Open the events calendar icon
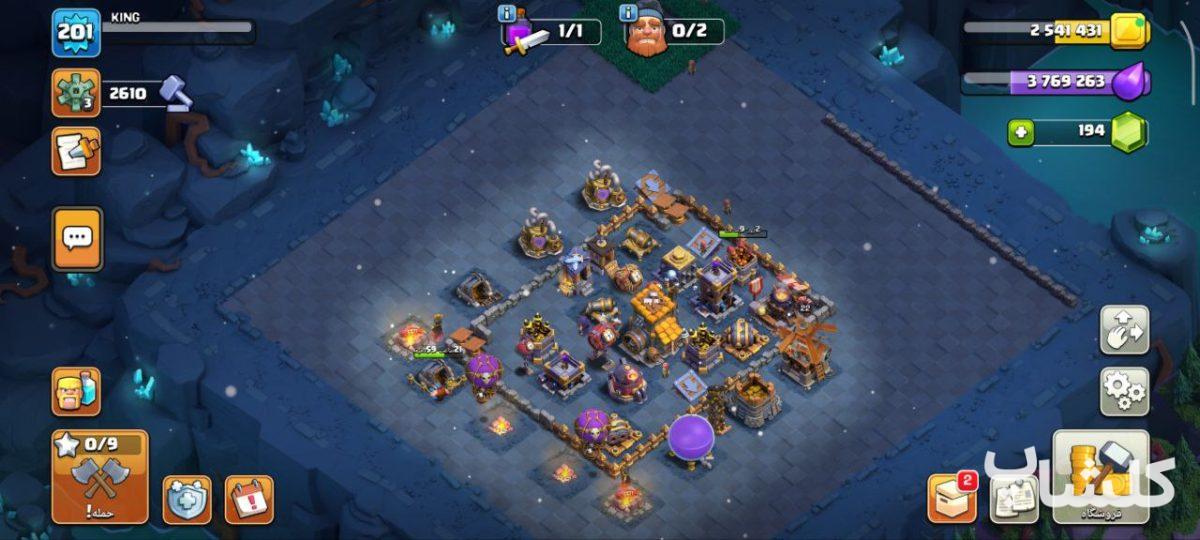 249,499
